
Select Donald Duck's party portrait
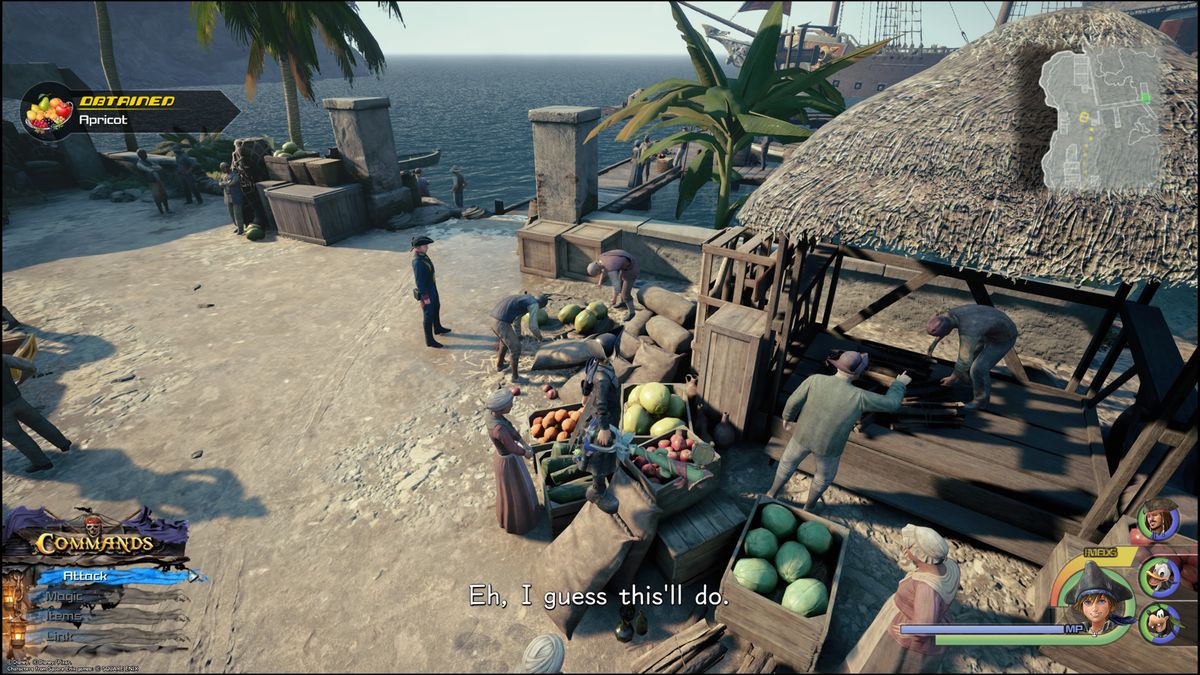click(x=1159, y=576)
